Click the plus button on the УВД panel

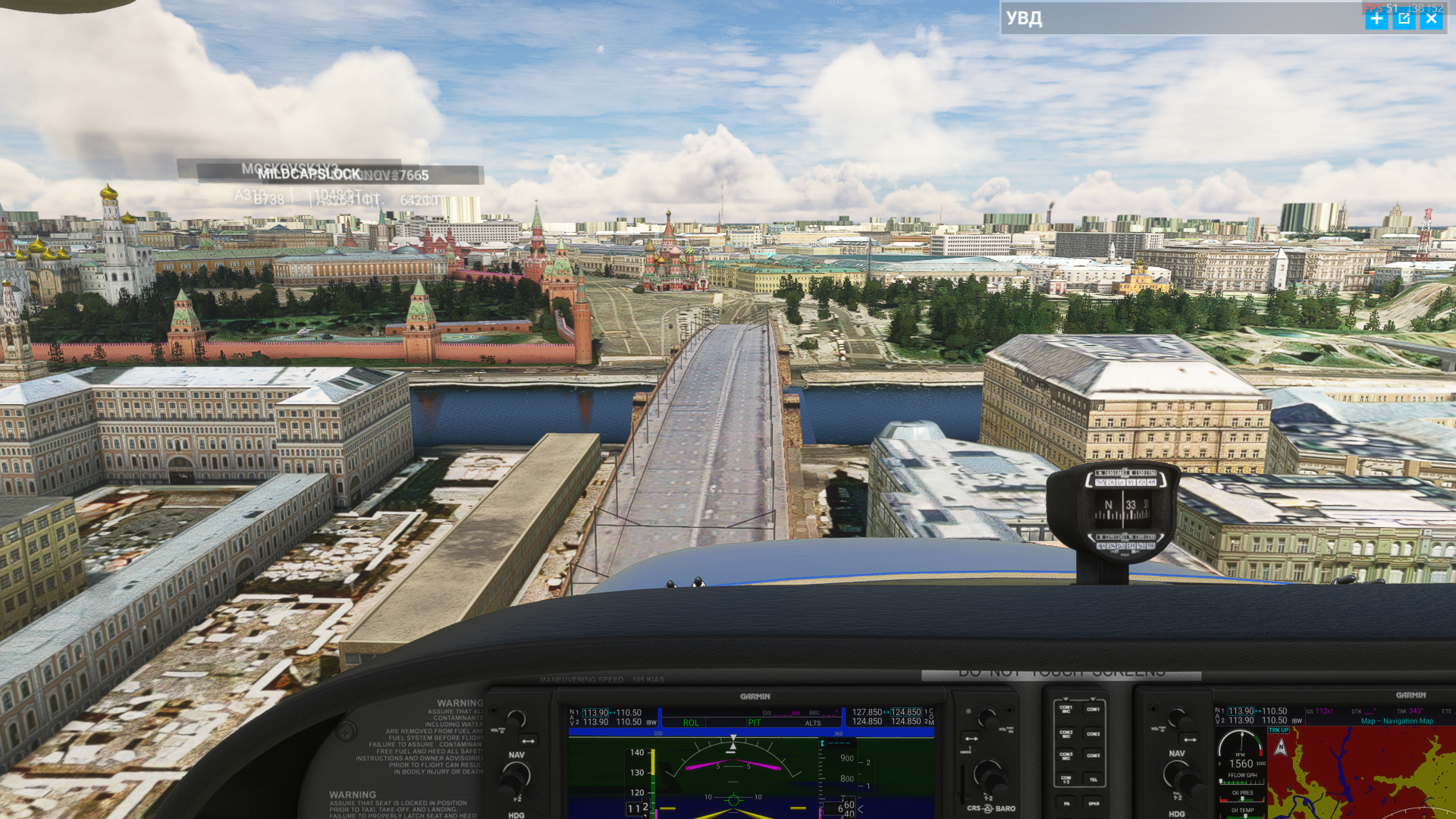(x=1376, y=19)
